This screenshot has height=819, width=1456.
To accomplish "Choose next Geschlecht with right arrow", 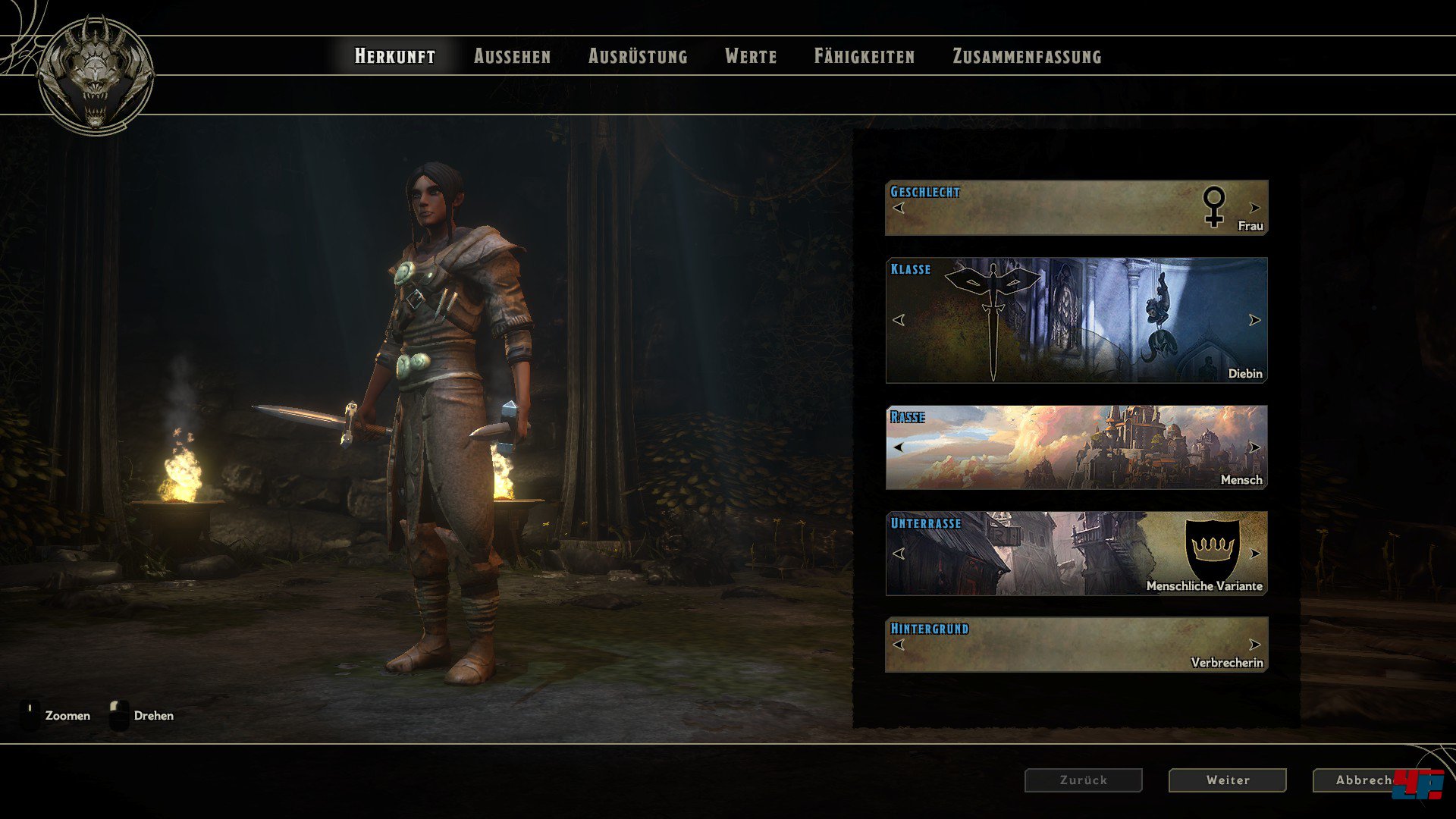I will (1255, 208).
